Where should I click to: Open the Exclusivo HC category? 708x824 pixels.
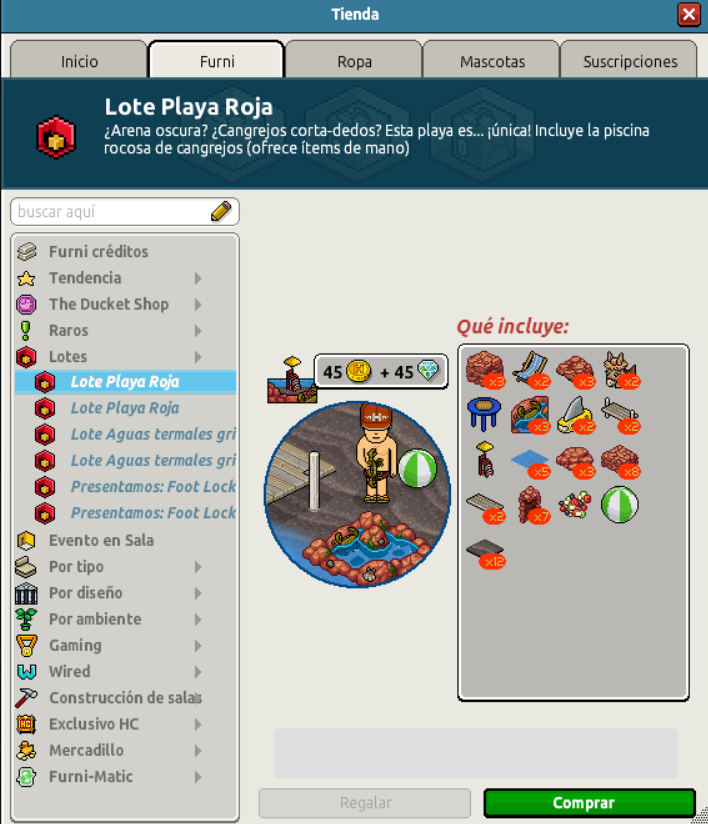point(94,724)
